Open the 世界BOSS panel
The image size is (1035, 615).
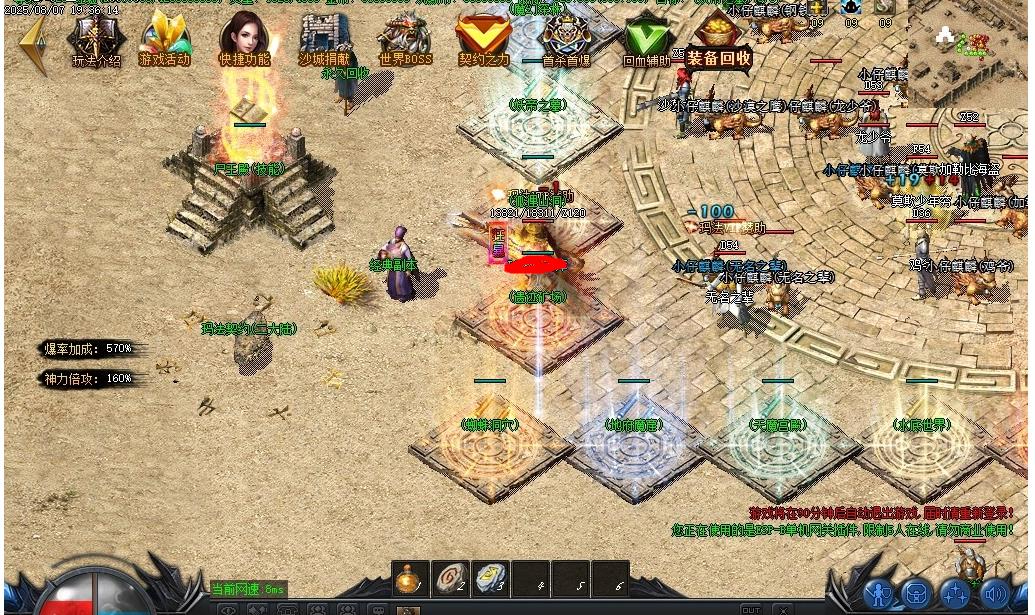(x=404, y=40)
